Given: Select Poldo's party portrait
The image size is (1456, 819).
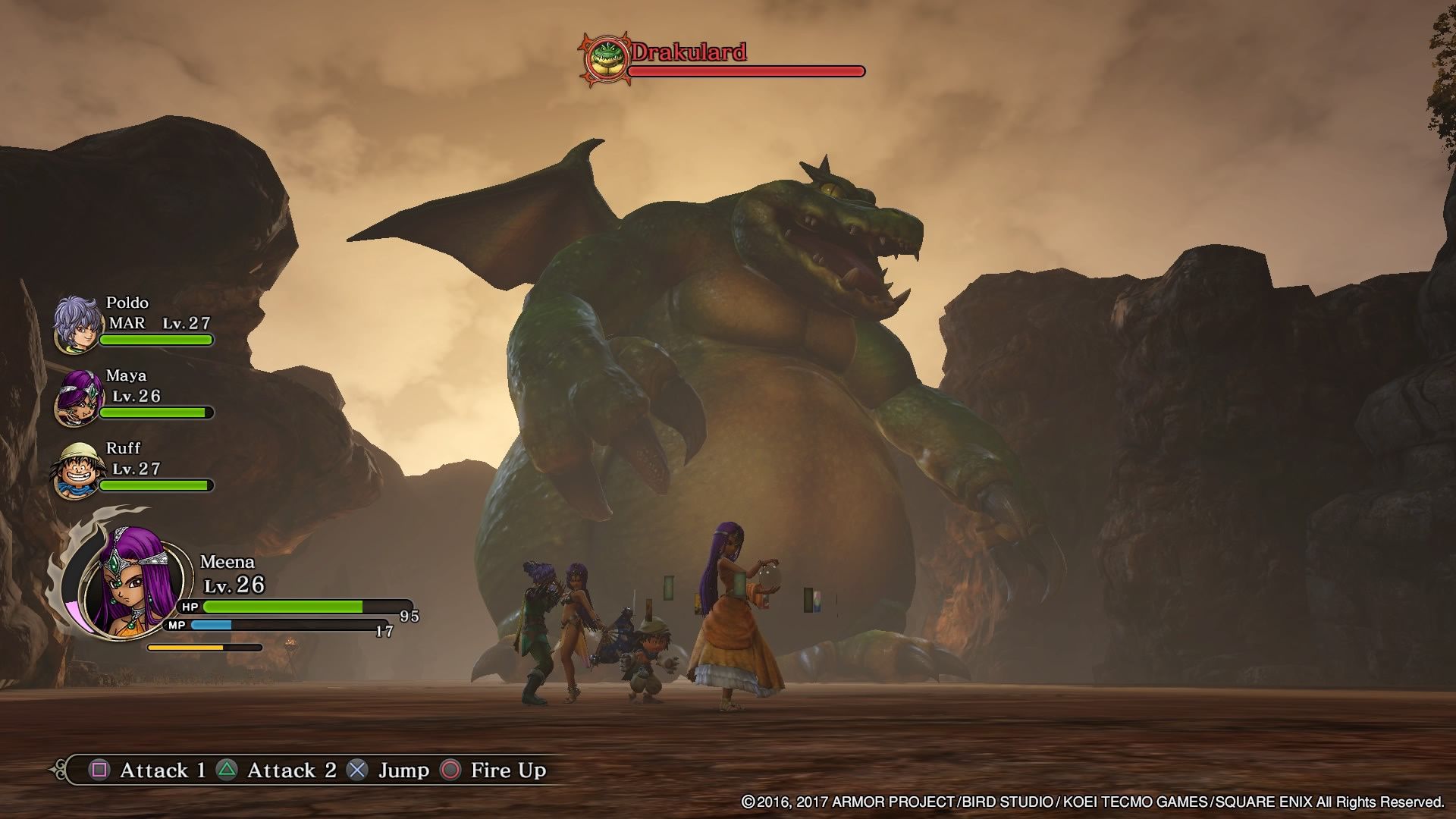Looking at the screenshot, I should 76,325.
